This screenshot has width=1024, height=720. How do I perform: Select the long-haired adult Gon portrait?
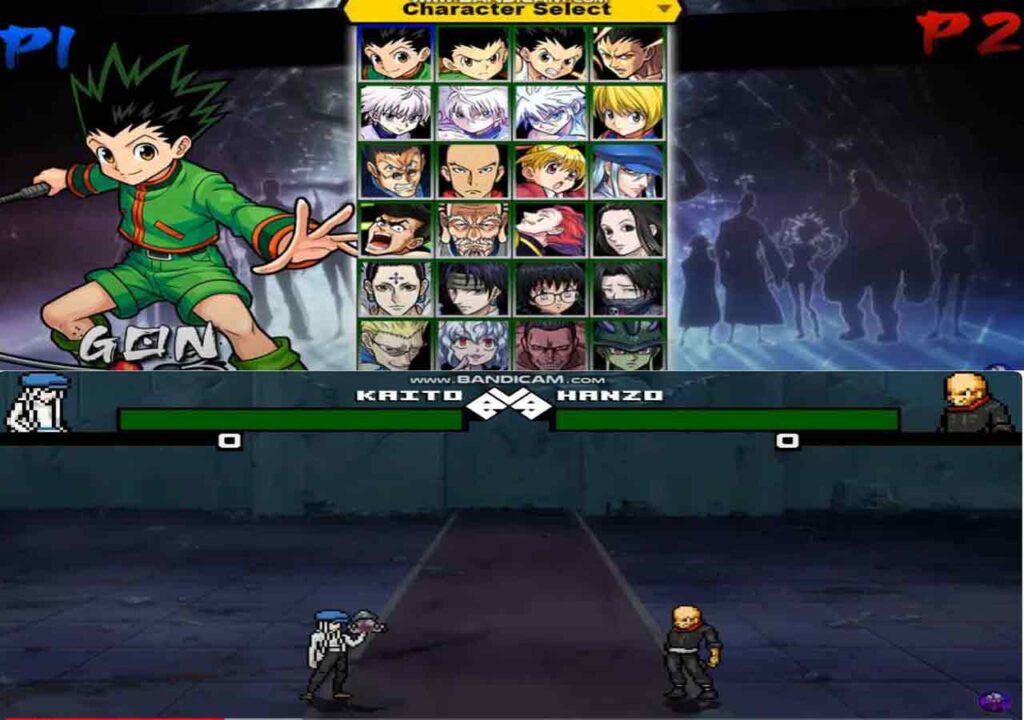(628, 53)
